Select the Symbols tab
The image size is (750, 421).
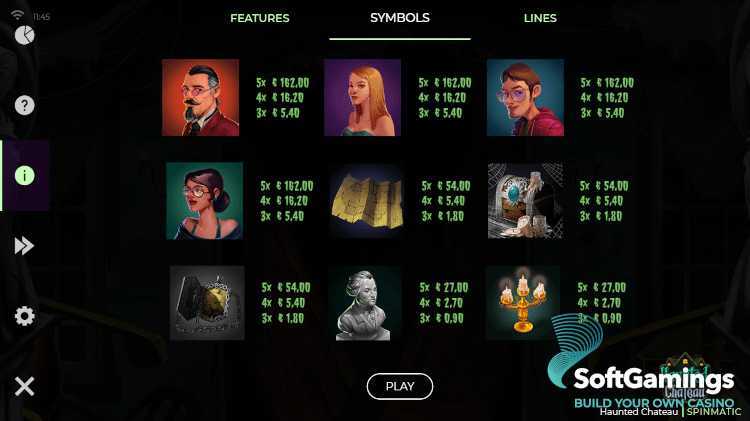point(400,18)
